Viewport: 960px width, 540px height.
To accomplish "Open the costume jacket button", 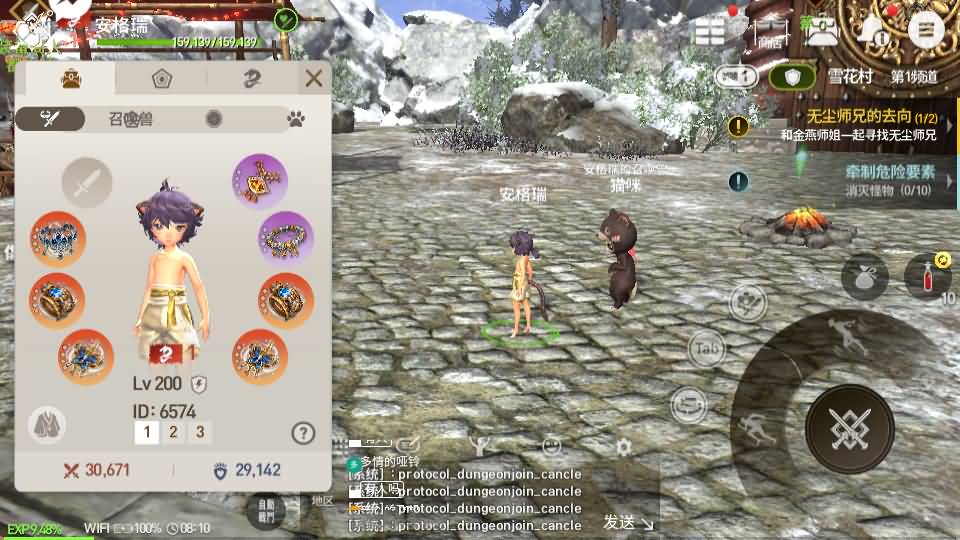I will point(47,425).
